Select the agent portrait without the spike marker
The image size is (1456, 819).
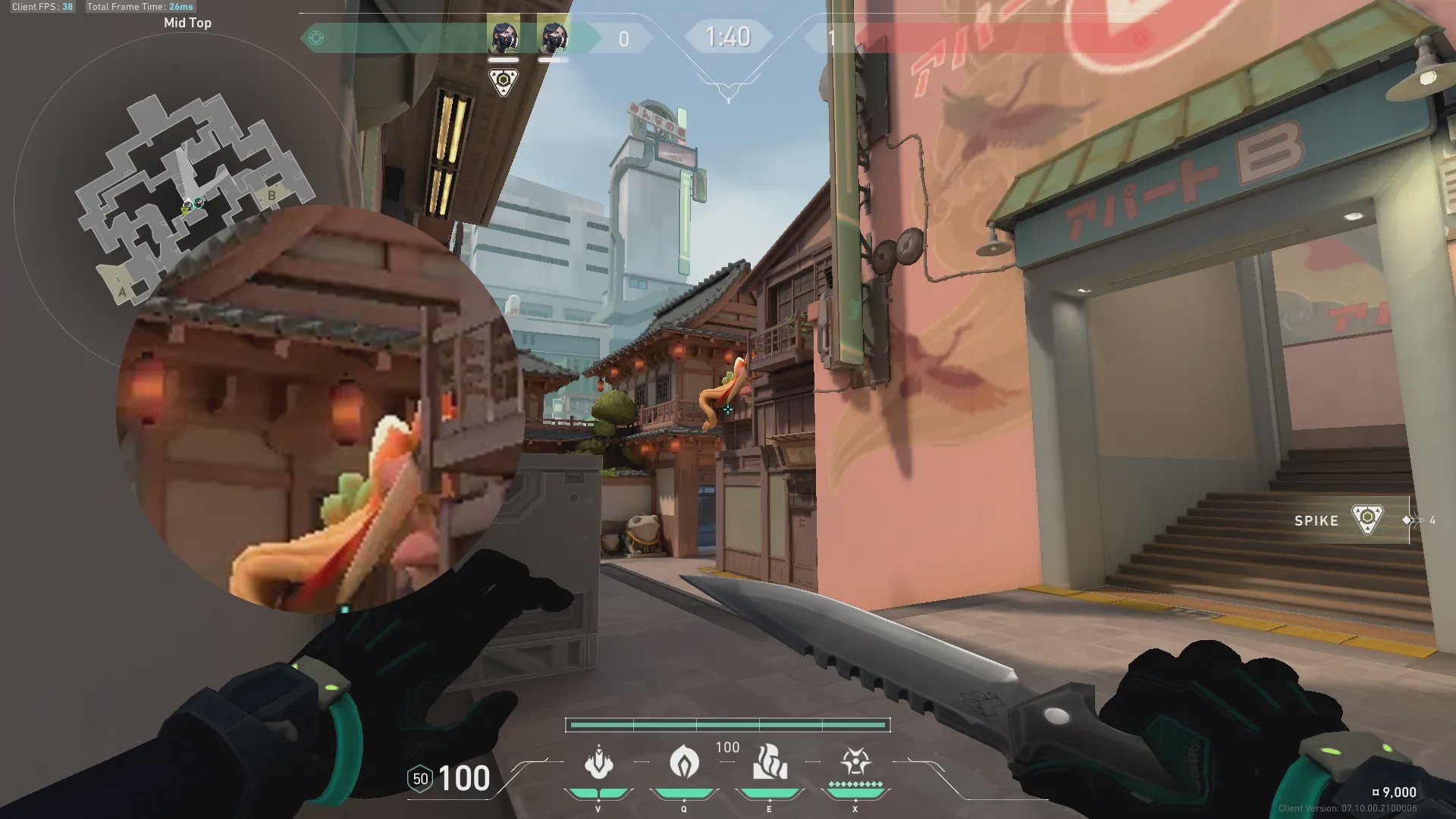tap(554, 38)
